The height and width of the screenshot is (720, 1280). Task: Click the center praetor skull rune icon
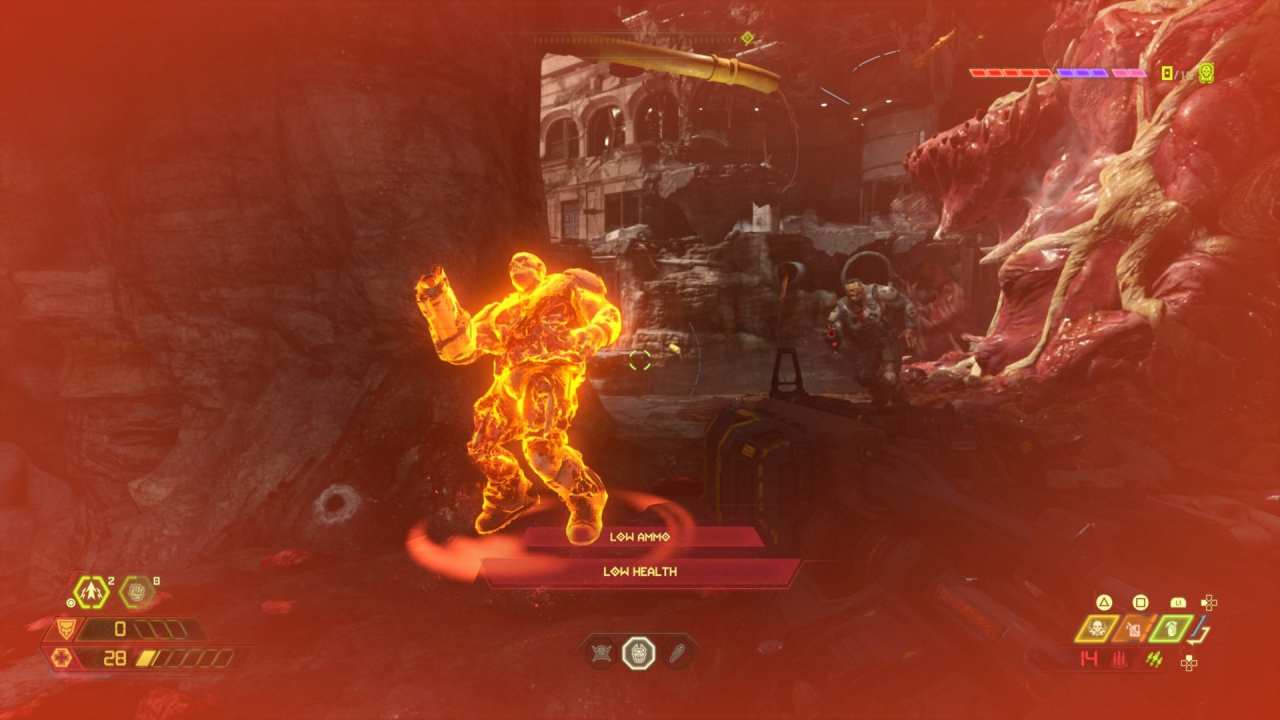point(639,652)
